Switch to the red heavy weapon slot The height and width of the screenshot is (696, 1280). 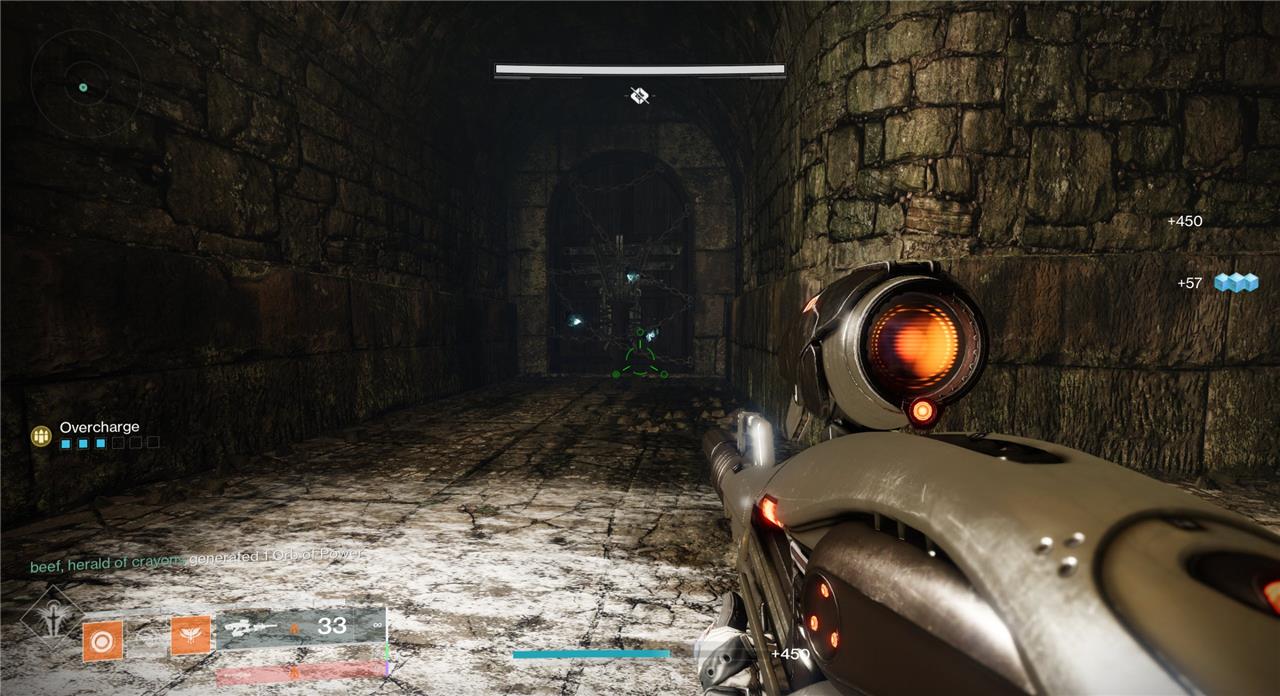pos(298,673)
